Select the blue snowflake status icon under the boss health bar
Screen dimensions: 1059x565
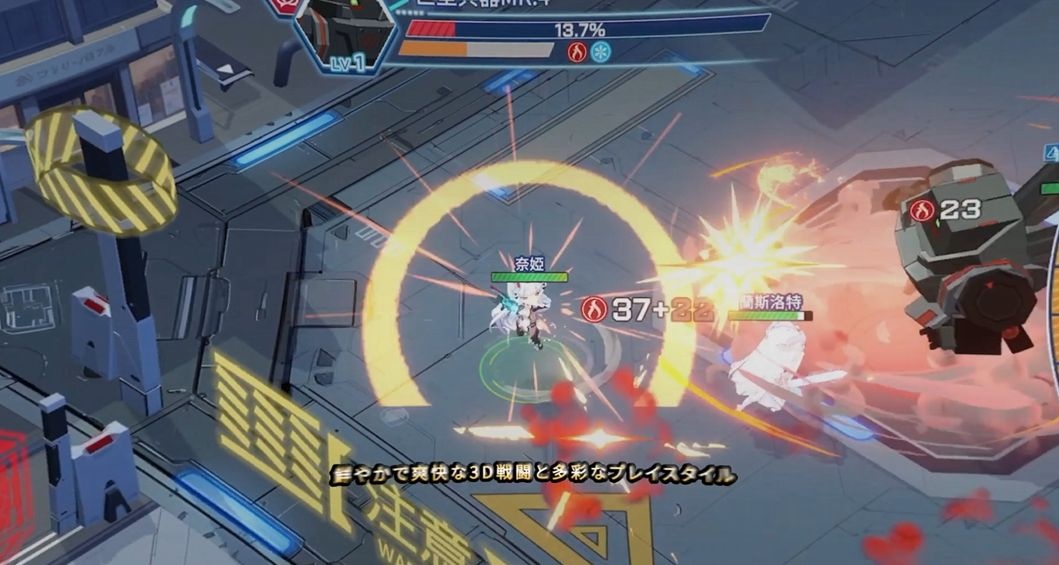pyautogui.click(x=601, y=52)
